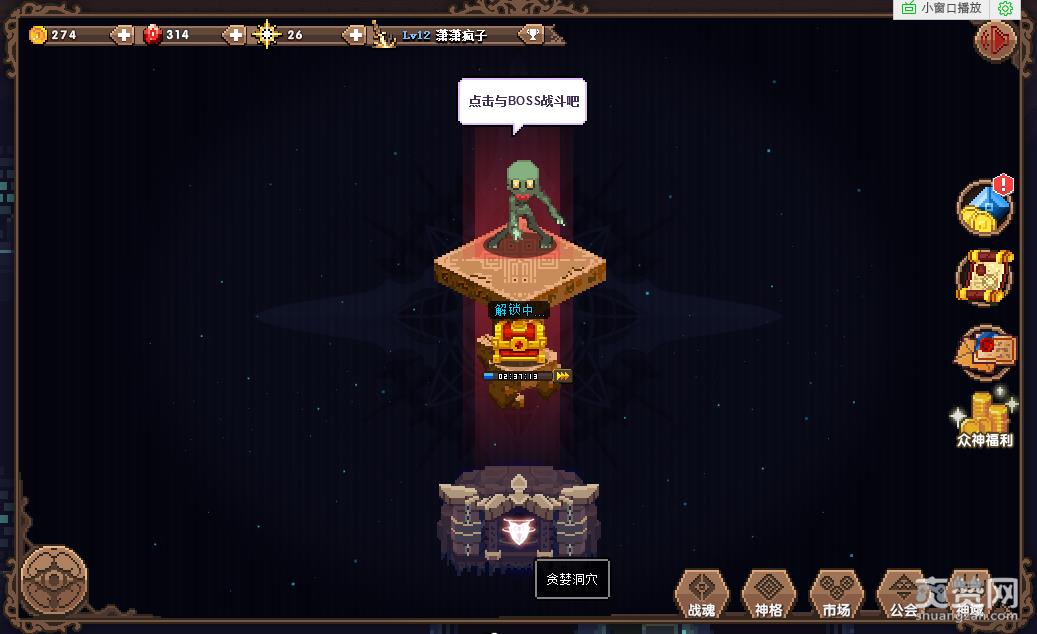Open the green gear overlay settings
The height and width of the screenshot is (634, 1037).
tap(1005, 8)
